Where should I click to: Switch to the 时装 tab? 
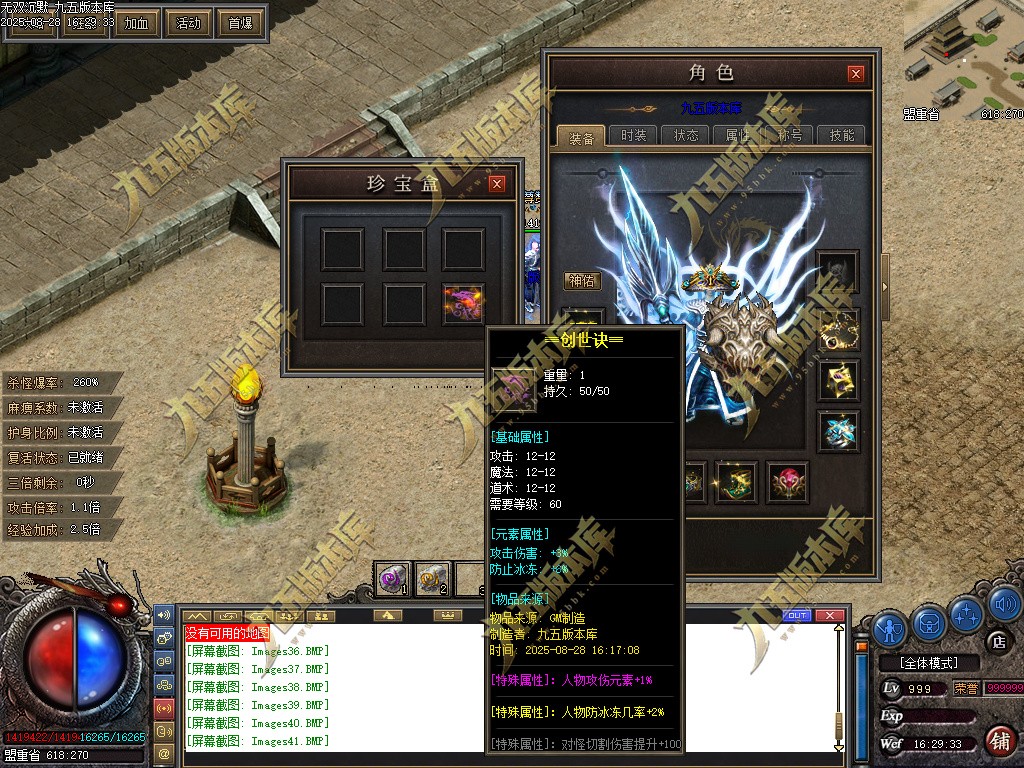[633, 136]
